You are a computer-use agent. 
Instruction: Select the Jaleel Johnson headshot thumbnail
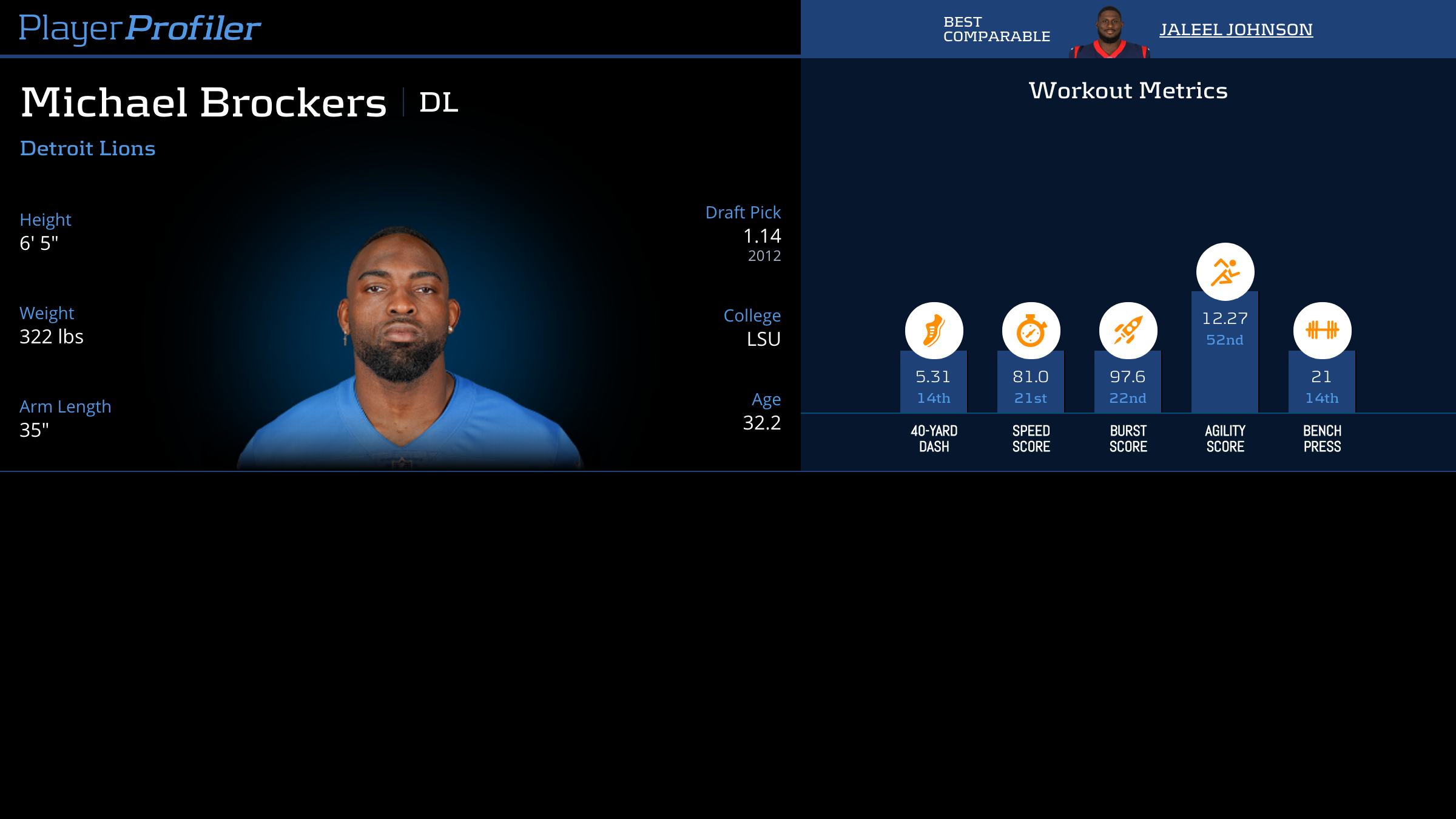coord(1109,32)
